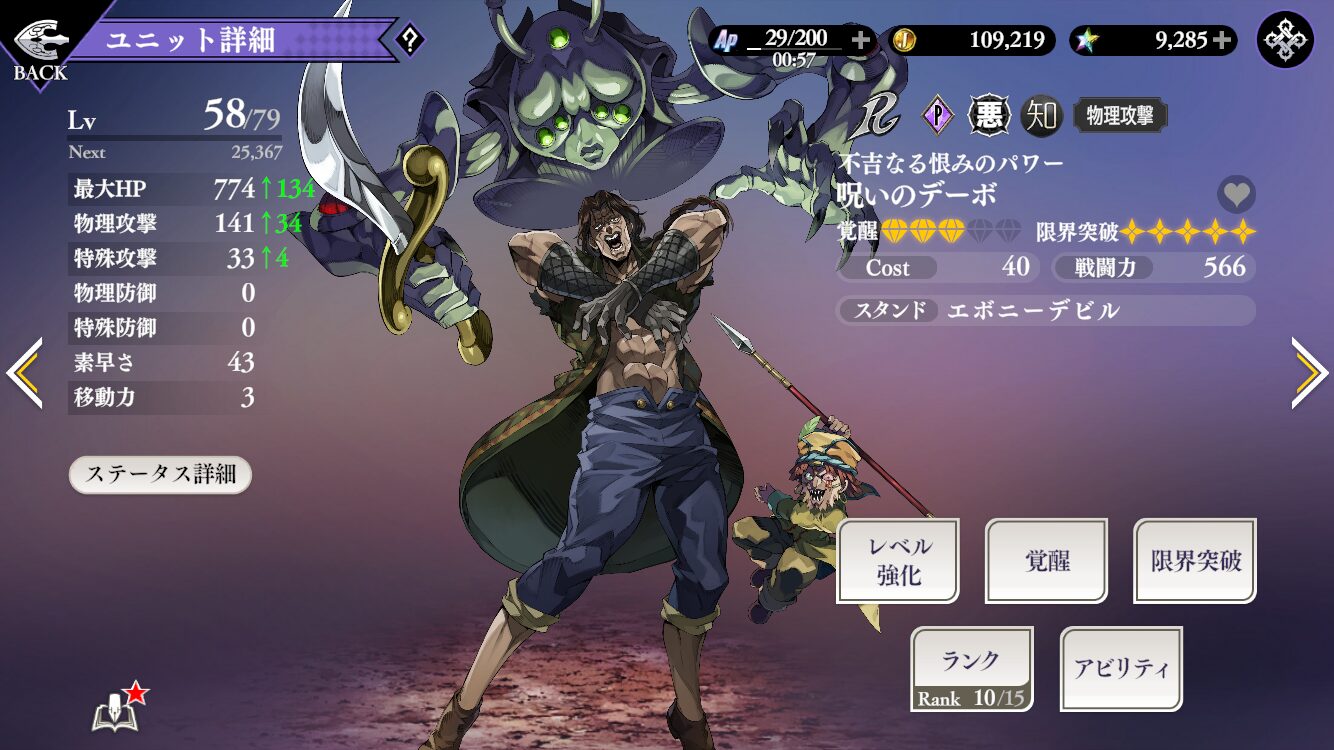Open the 覚醒 awakening menu
Viewport: 1334px width, 750px height.
pyautogui.click(x=1046, y=561)
